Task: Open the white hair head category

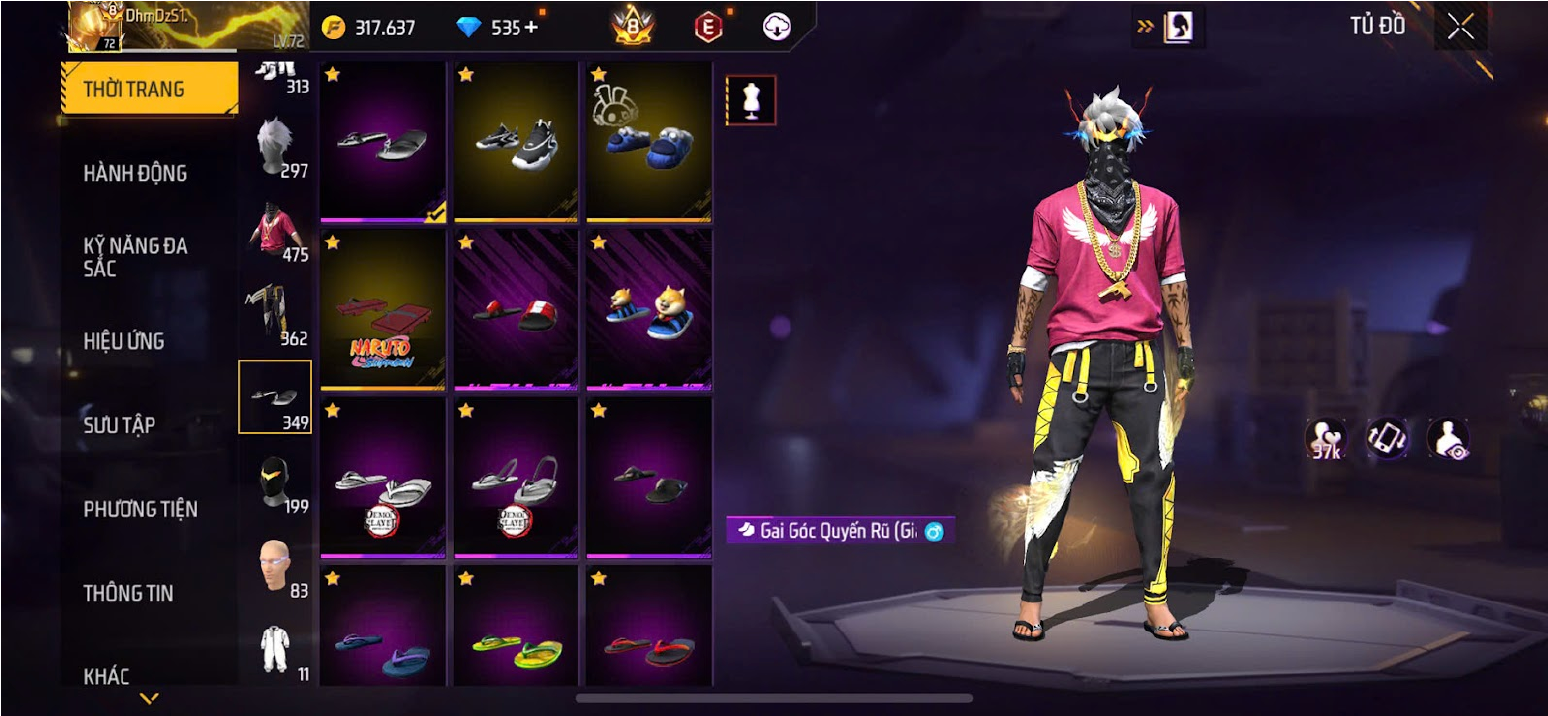Action: tap(275, 147)
